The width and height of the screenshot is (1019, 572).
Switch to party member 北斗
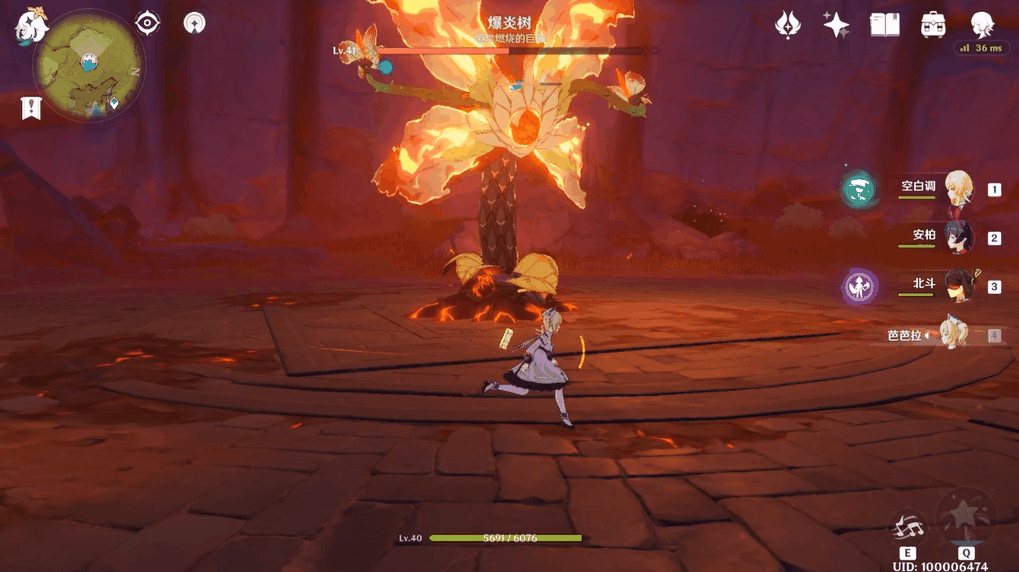click(x=958, y=286)
